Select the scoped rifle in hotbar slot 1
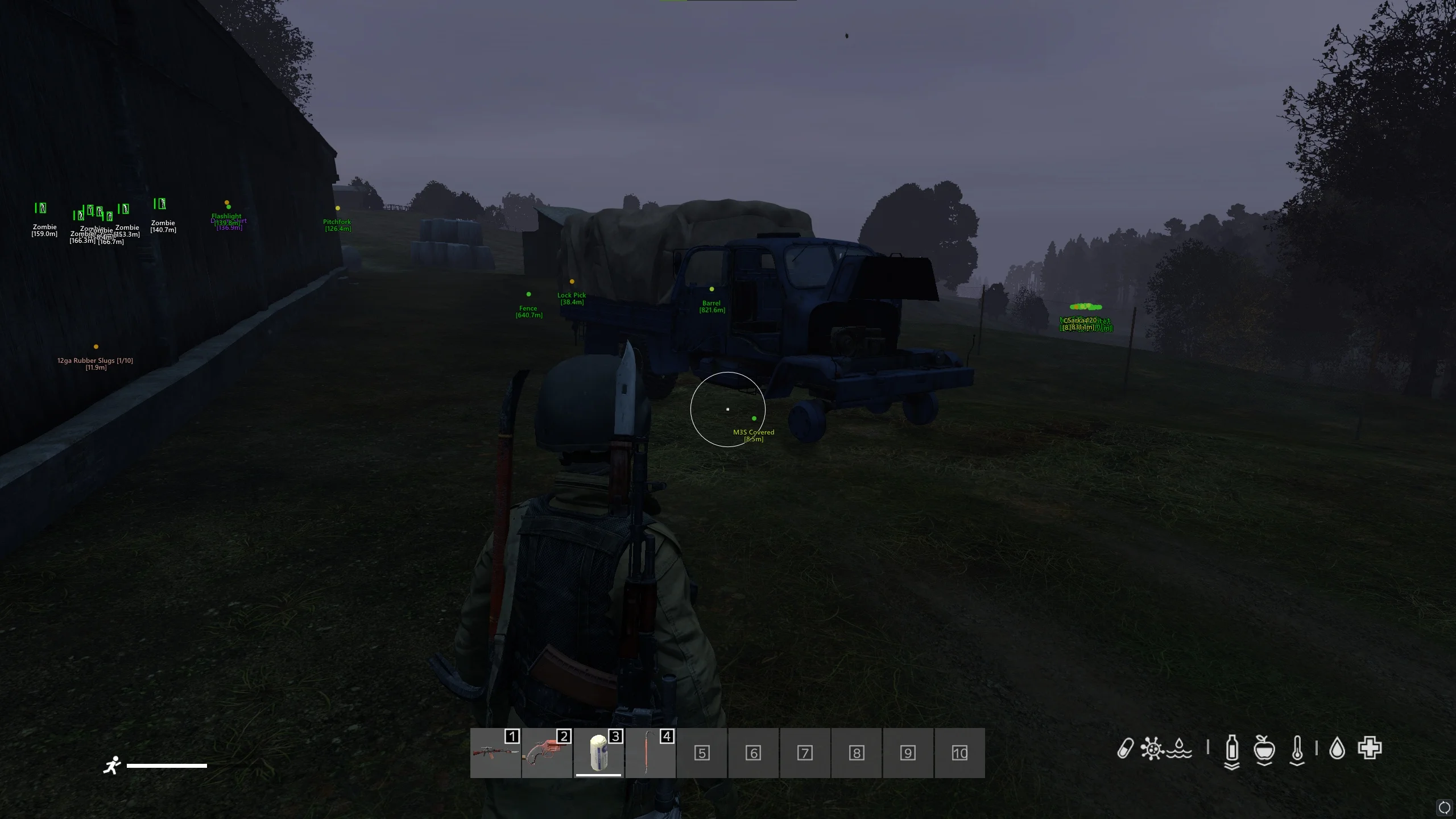1456x819 pixels. point(495,753)
